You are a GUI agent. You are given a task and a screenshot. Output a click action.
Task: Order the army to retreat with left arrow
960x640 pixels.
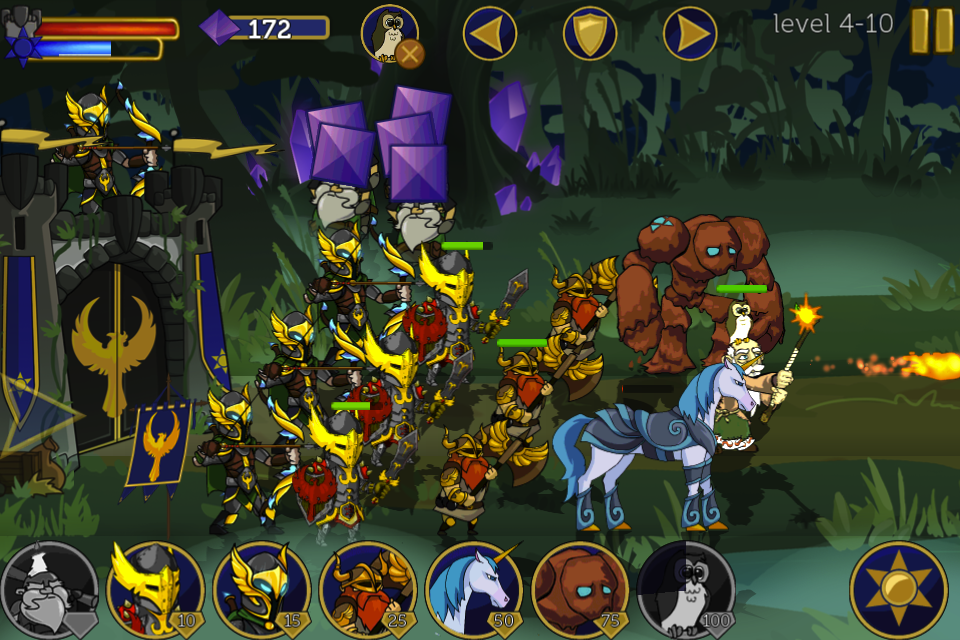(490, 34)
